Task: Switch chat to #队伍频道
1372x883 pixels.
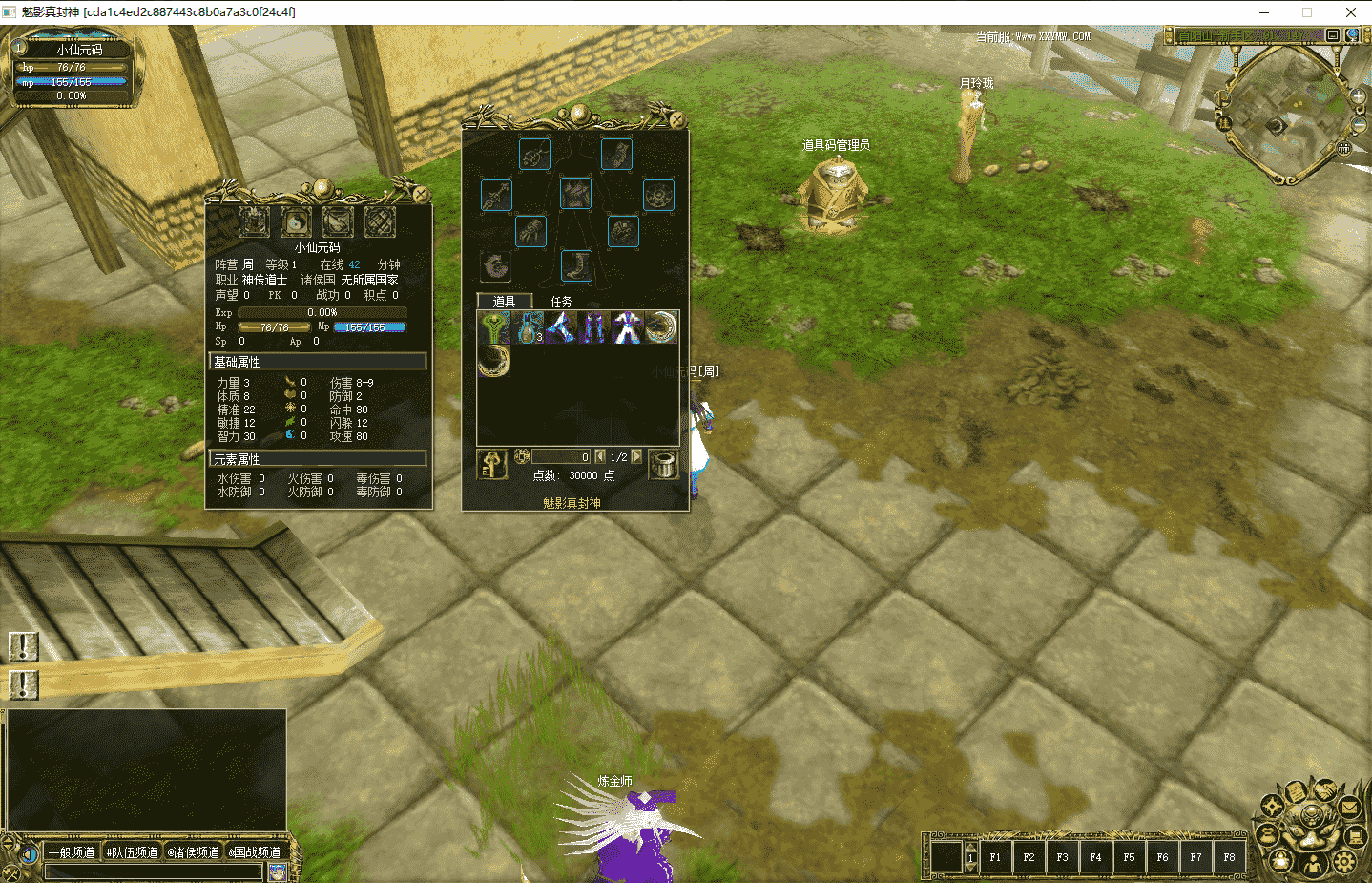Action: 133,852
